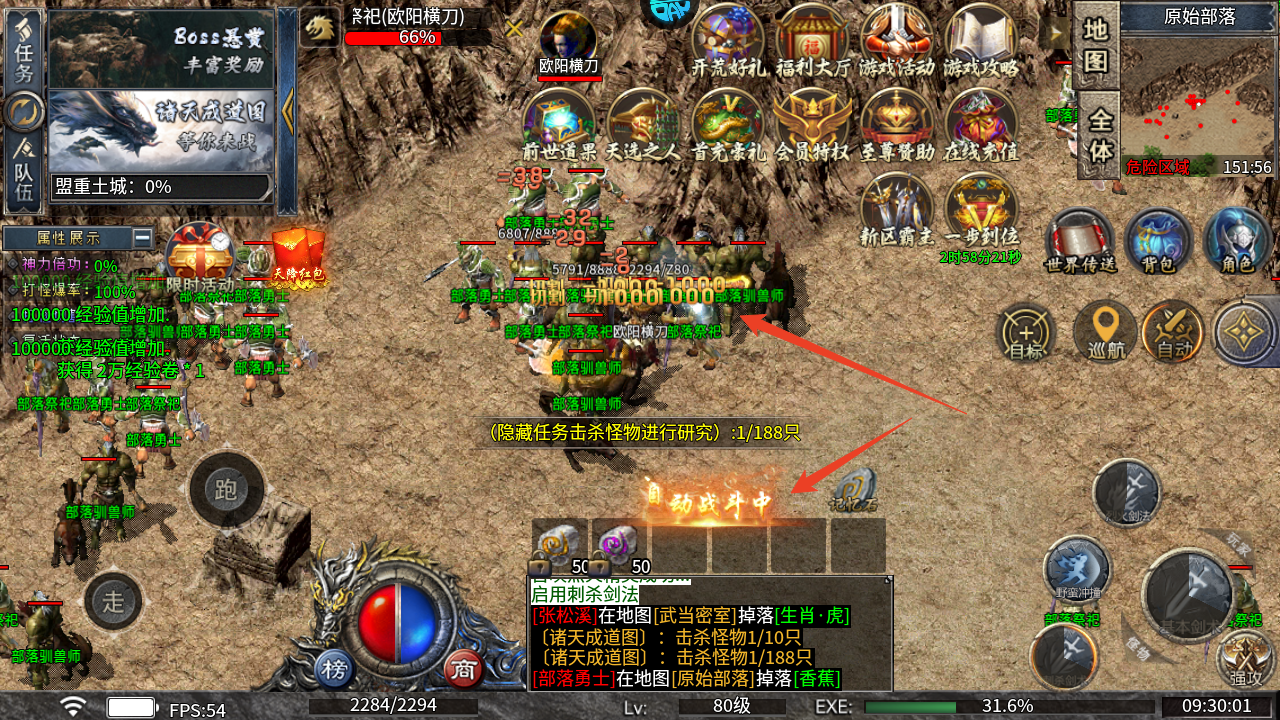Open the 游戏攻略 guide book
This screenshot has width=1280, height=720.
coord(981,41)
